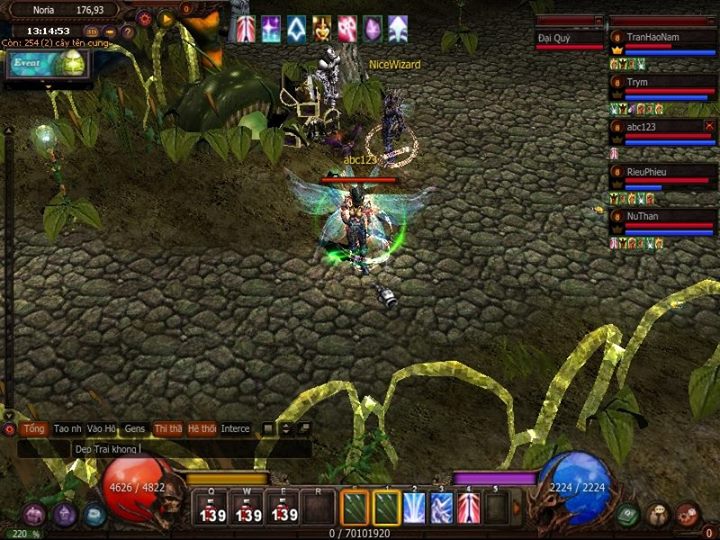
Task: Use the potion in the E slot
Action: click(283, 508)
